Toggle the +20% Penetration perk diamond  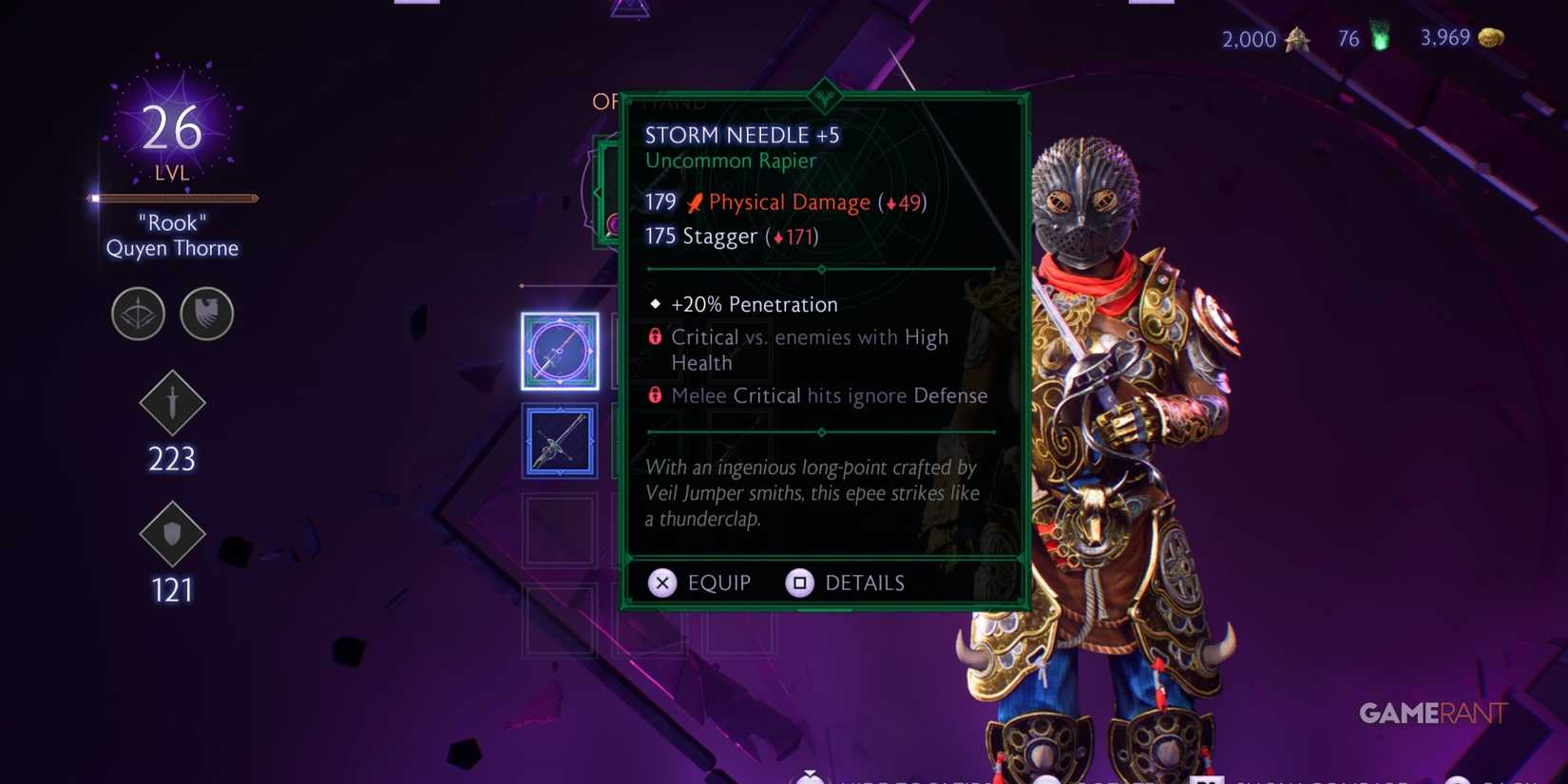tap(654, 303)
